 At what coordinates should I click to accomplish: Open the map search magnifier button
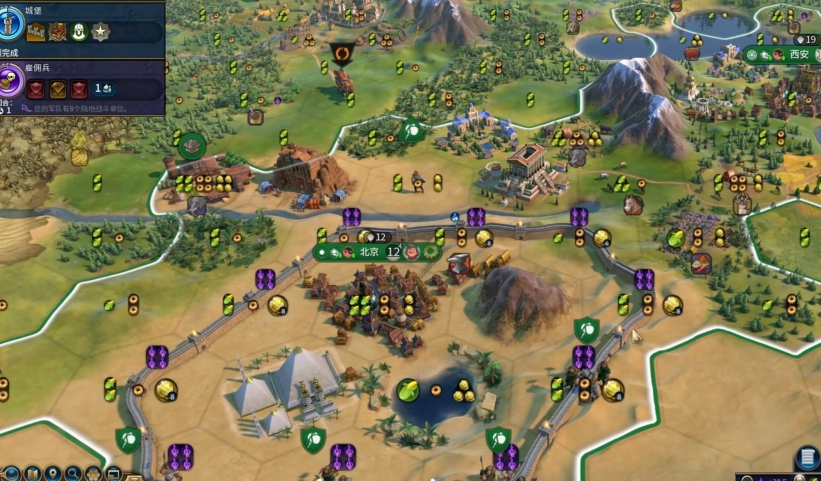tap(74, 473)
